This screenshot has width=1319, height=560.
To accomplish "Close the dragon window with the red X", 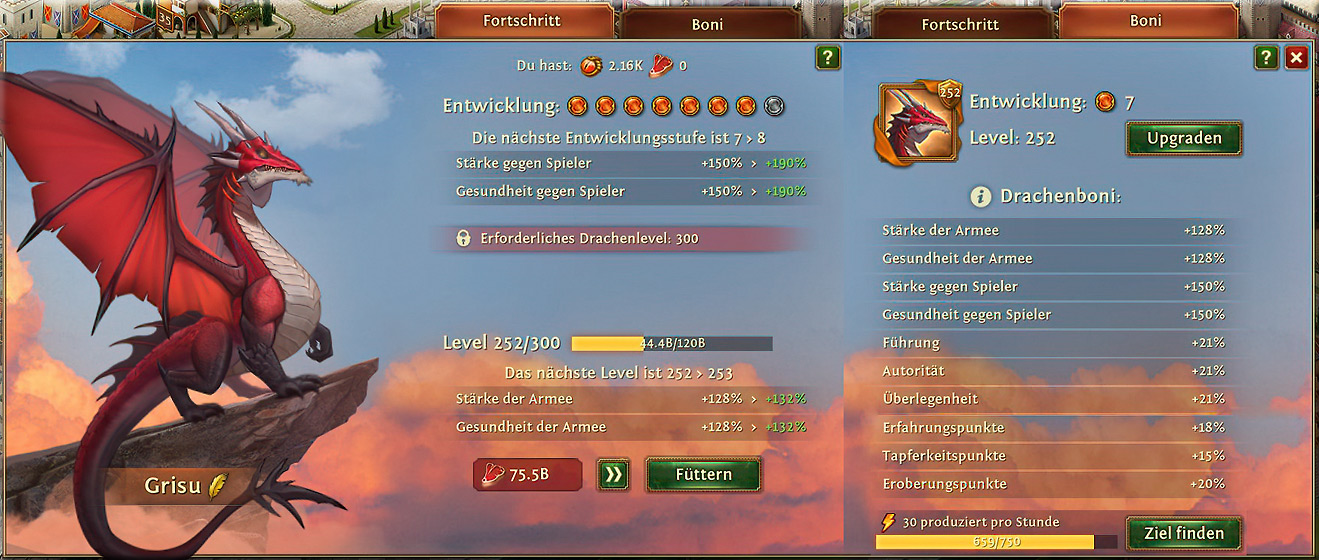I will [x=1297, y=57].
